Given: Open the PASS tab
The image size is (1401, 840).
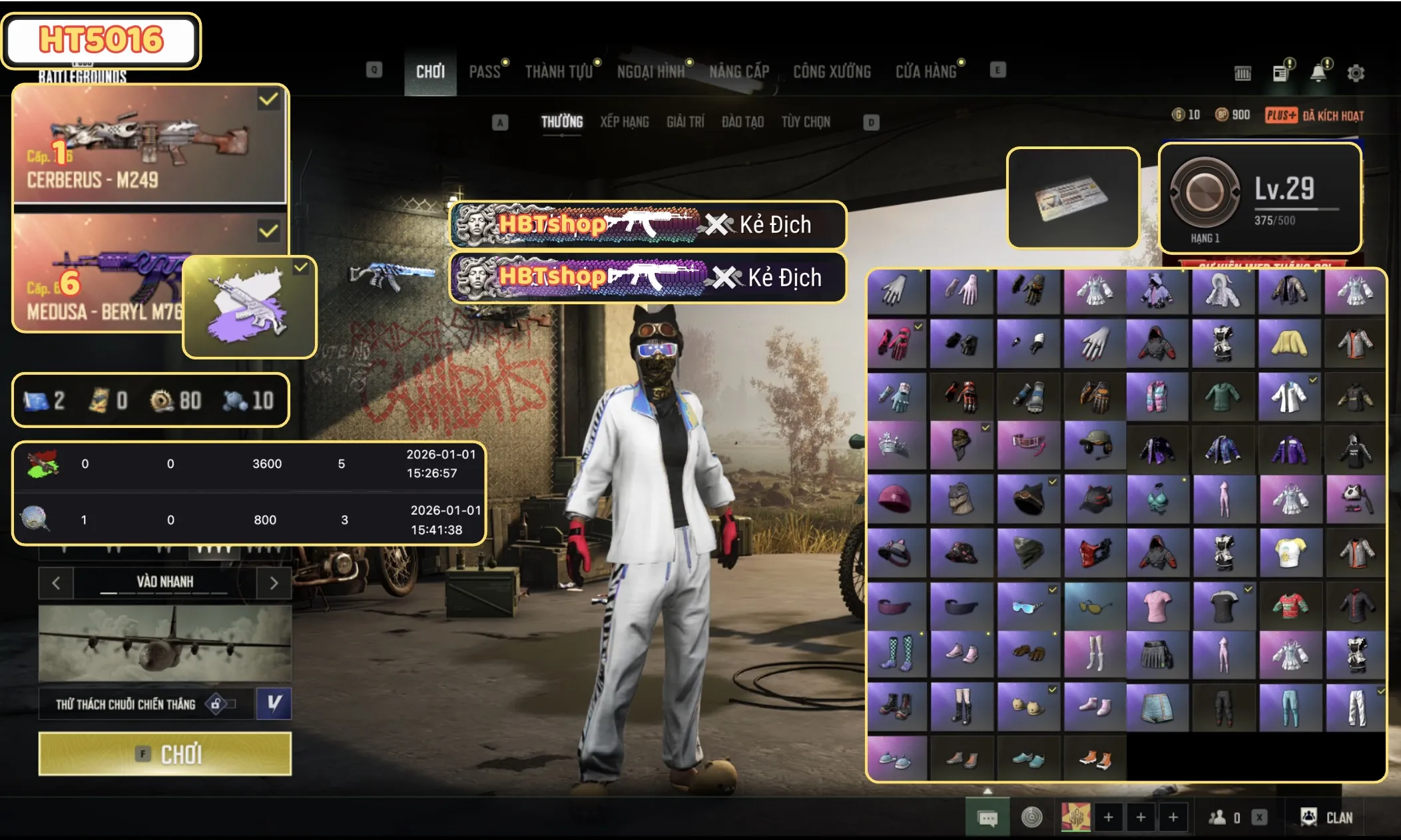Looking at the screenshot, I should tap(485, 71).
